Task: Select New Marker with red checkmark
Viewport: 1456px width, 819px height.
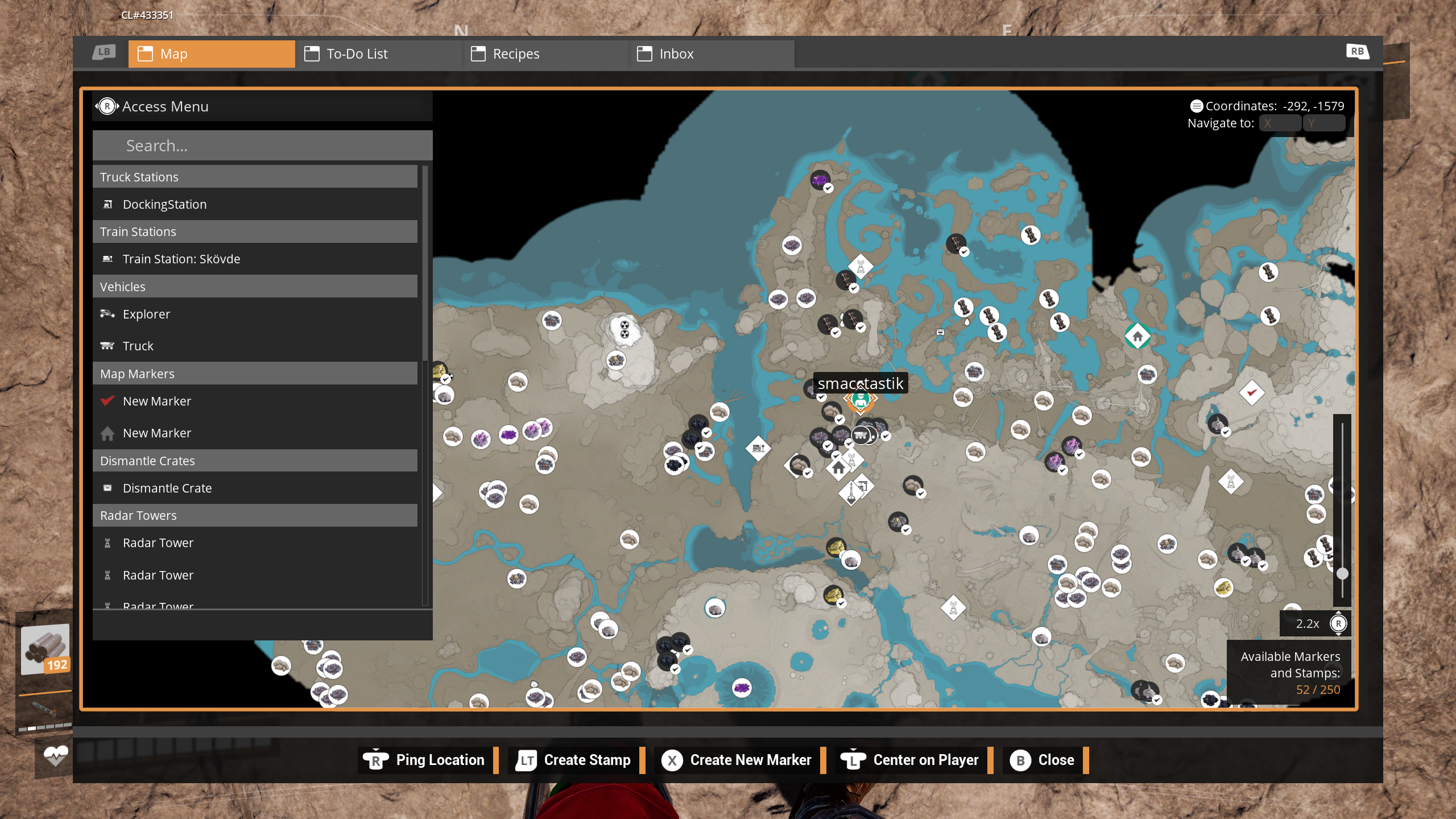Action: point(156,401)
